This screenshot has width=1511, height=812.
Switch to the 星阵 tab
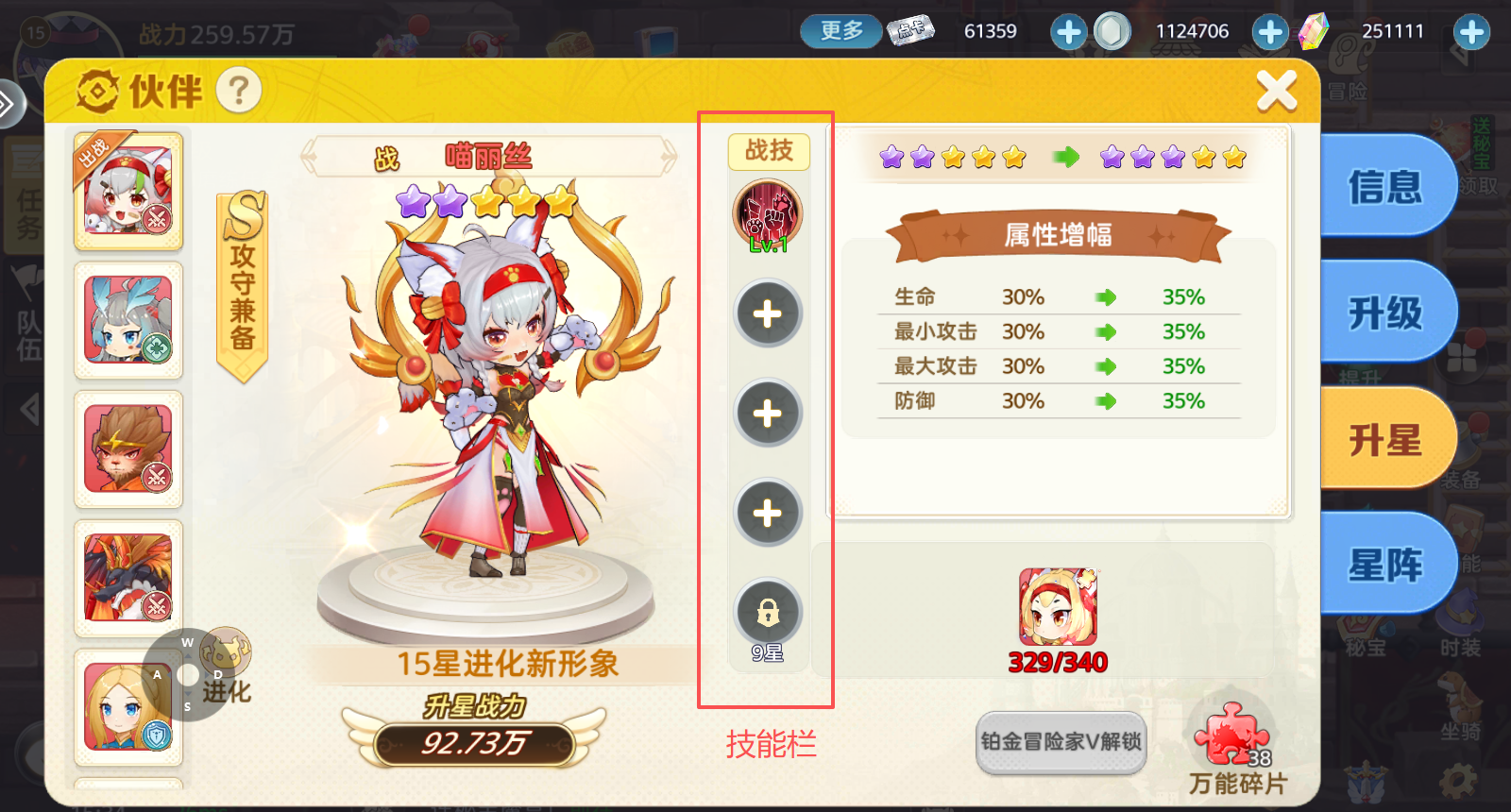[x=1388, y=561]
